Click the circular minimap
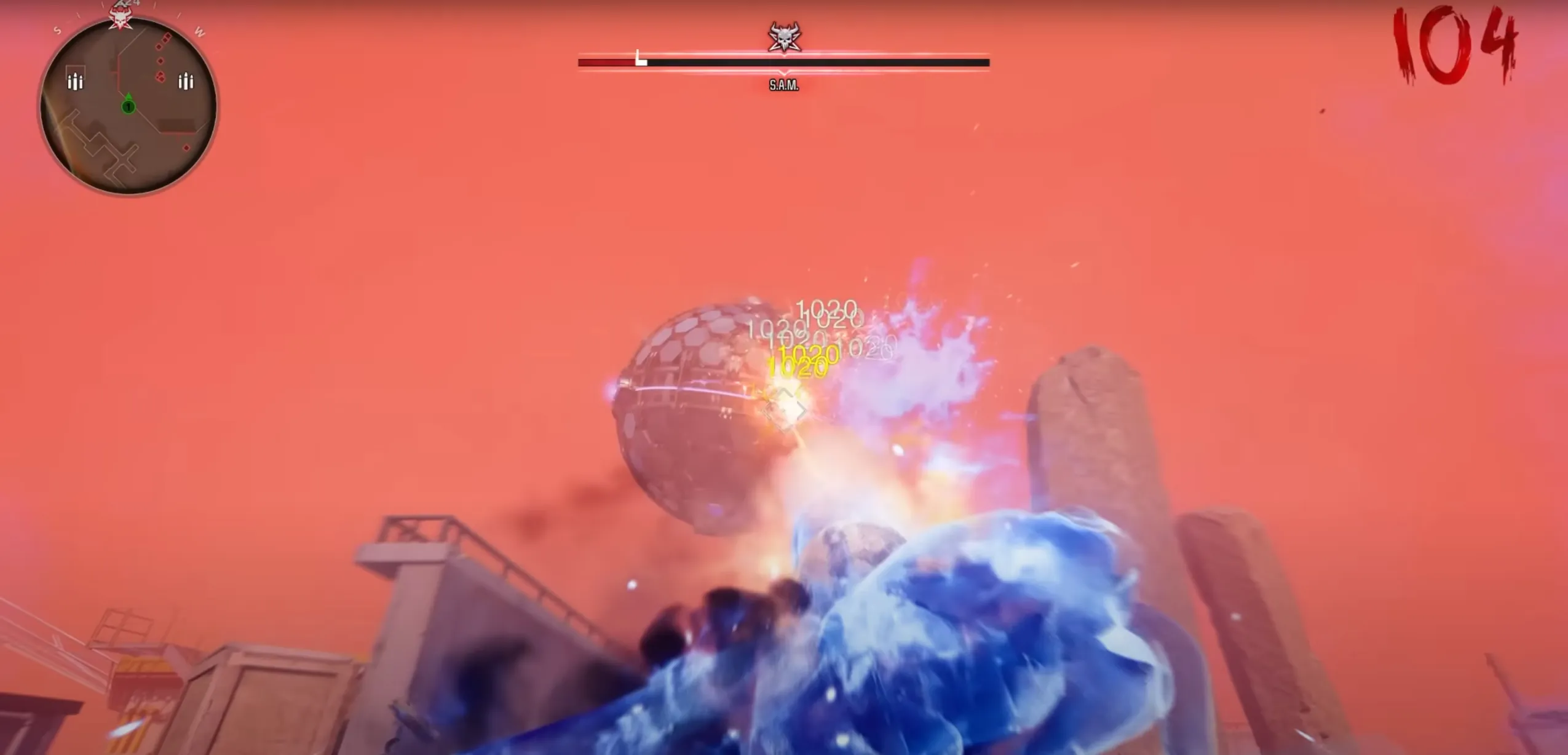 coord(128,106)
